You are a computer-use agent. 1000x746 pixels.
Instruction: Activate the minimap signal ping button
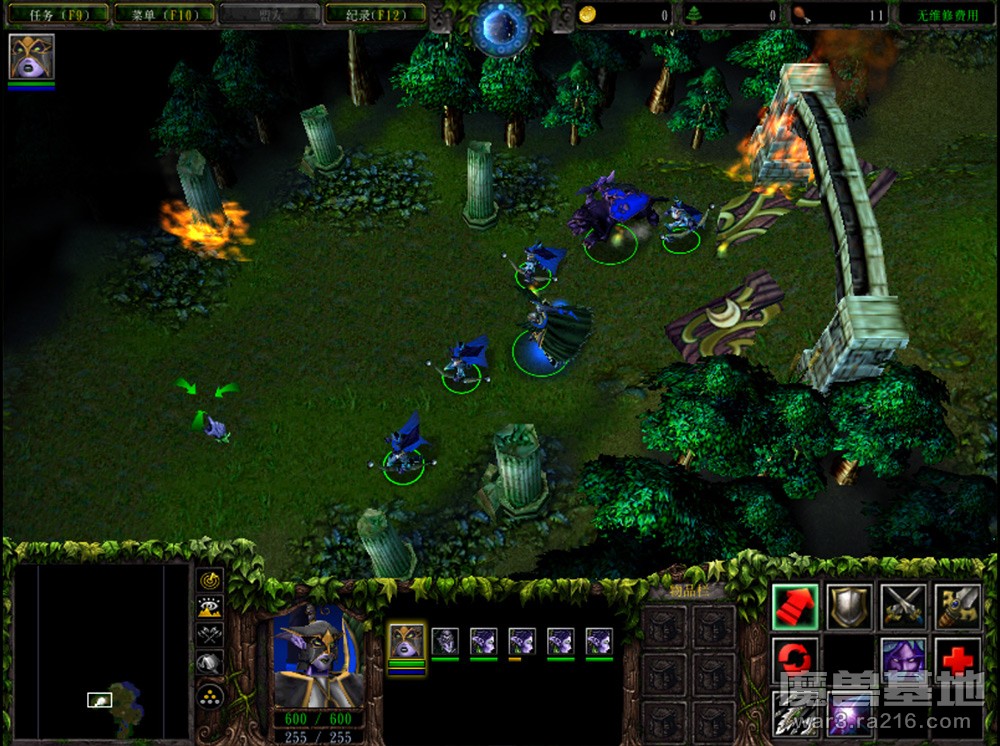click(209, 579)
